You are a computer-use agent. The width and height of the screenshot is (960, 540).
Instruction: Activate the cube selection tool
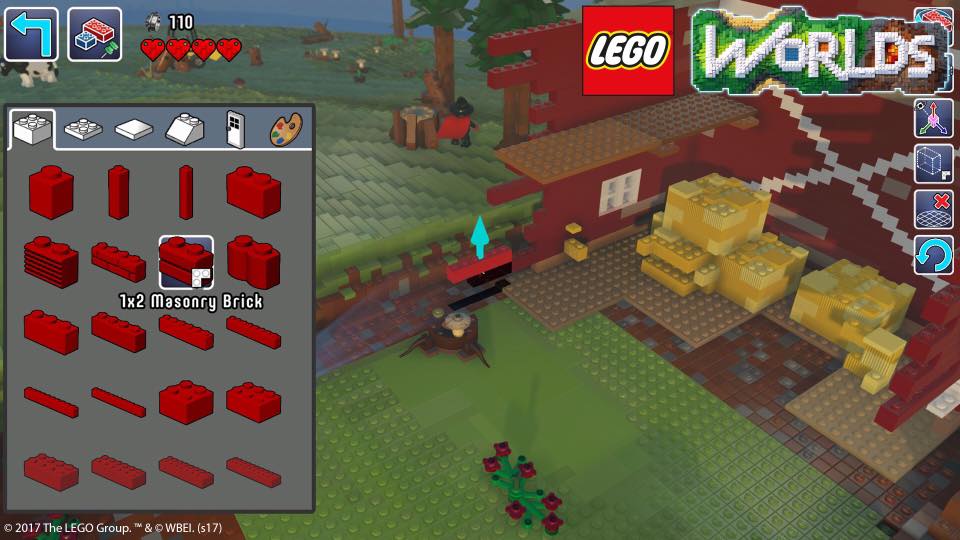pyautogui.click(x=933, y=164)
